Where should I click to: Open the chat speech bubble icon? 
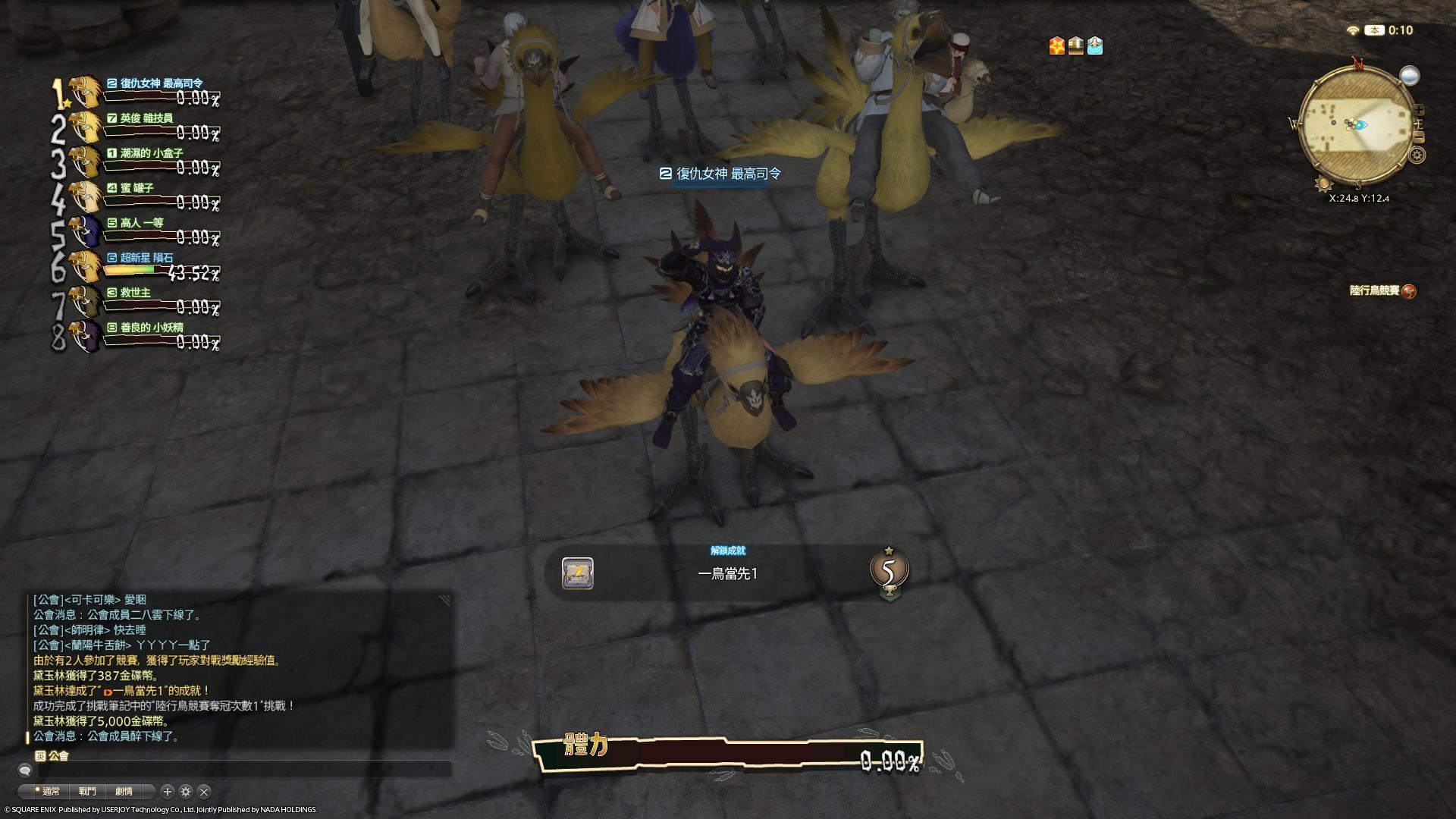[x=25, y=770]
